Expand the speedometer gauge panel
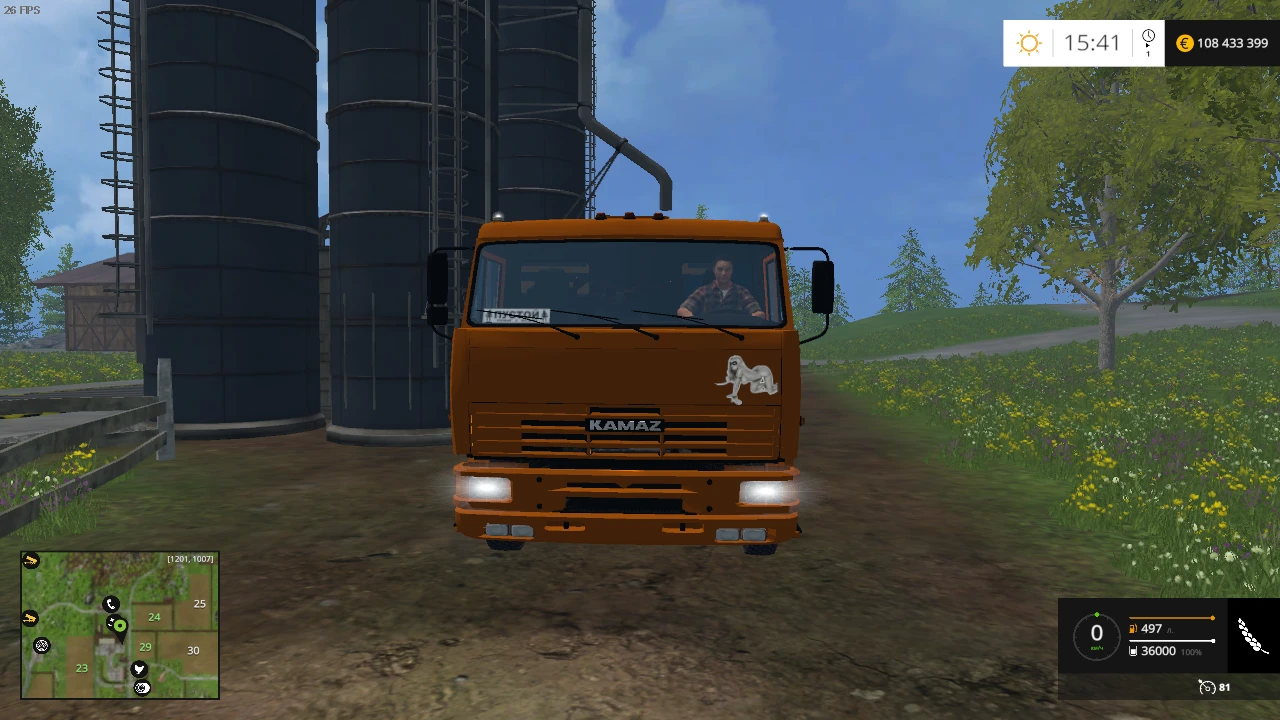 click(1096, 634)
